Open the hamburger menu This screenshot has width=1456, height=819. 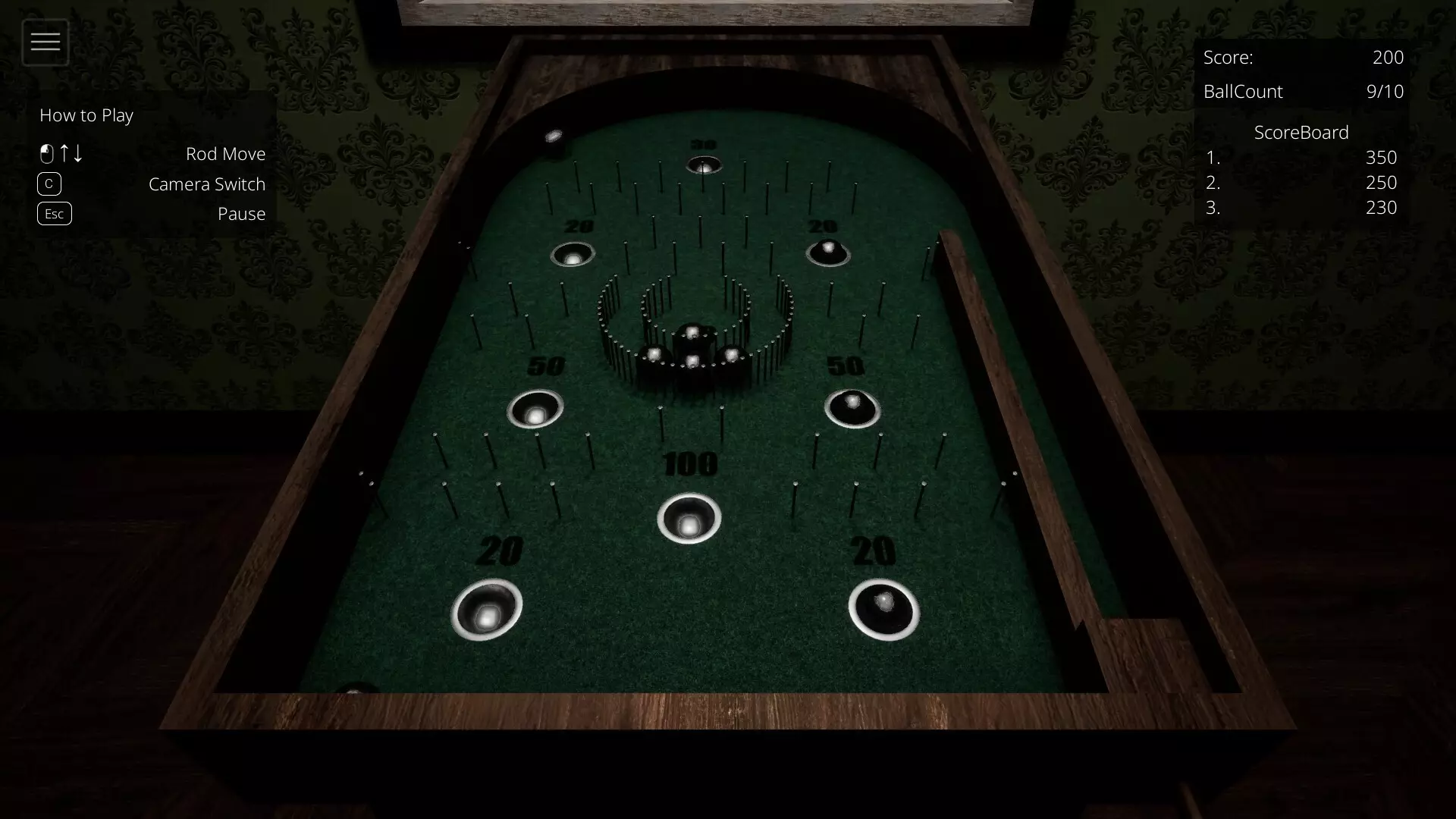click(45, 42)
